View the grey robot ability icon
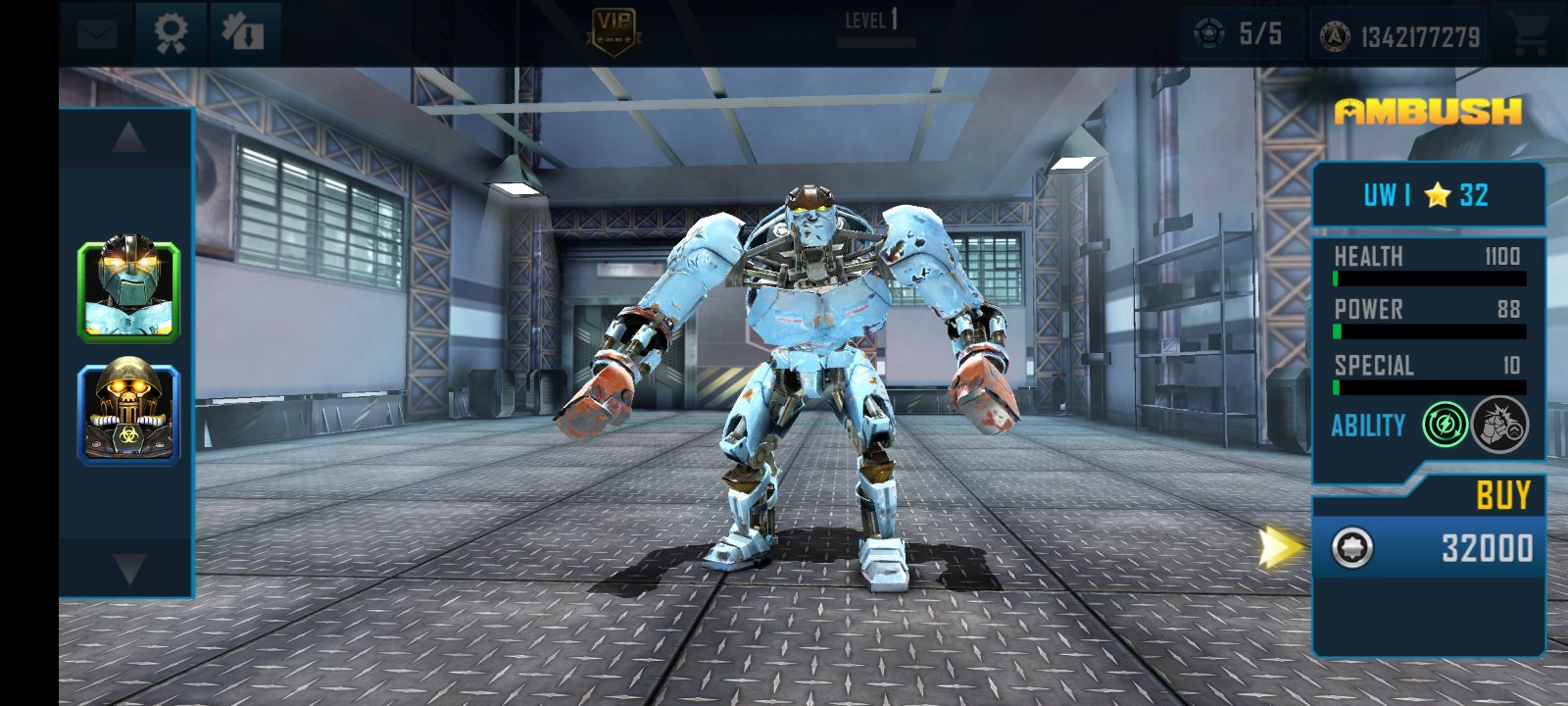 click(x=1499, y=425)
